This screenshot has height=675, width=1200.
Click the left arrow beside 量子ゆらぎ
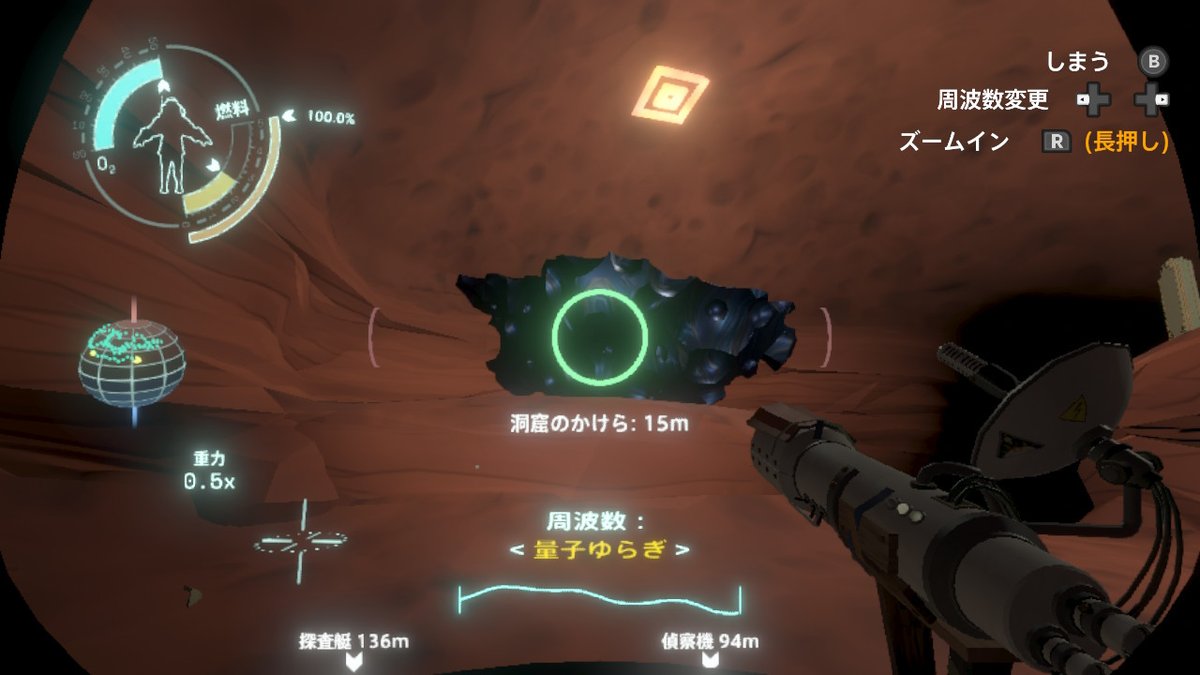(x=515, y=552)
